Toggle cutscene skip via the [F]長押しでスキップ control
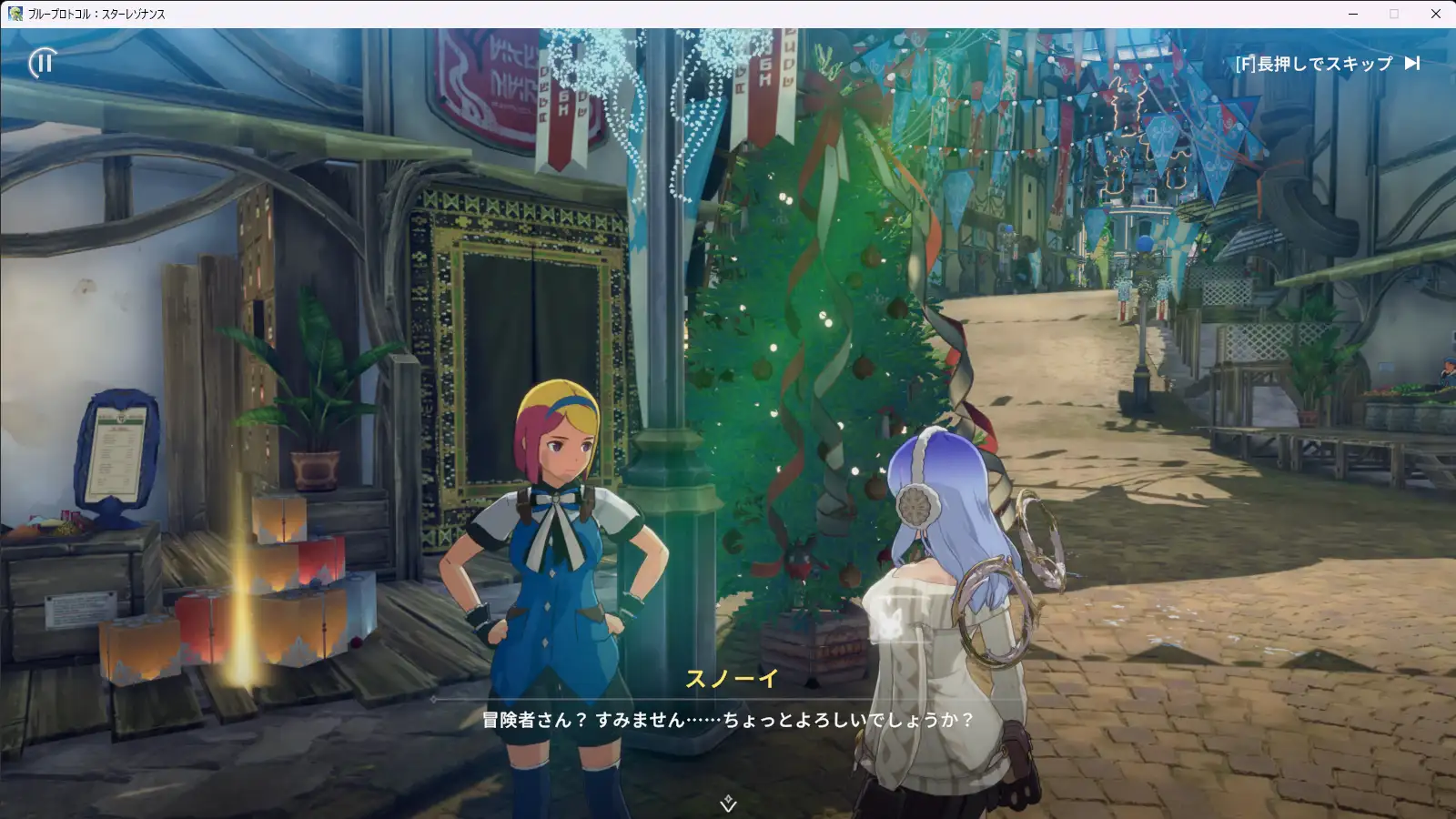This screenshot has width=1456, height=819. point(1315,64)
